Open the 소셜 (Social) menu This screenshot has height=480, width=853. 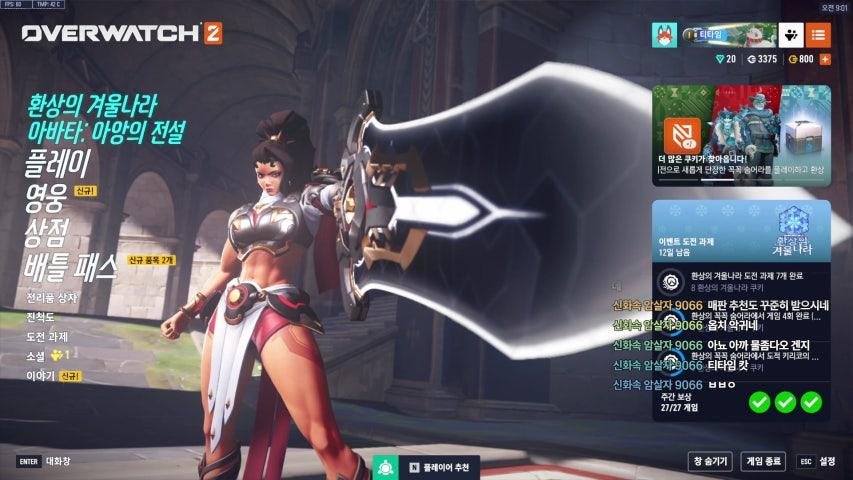37,355
